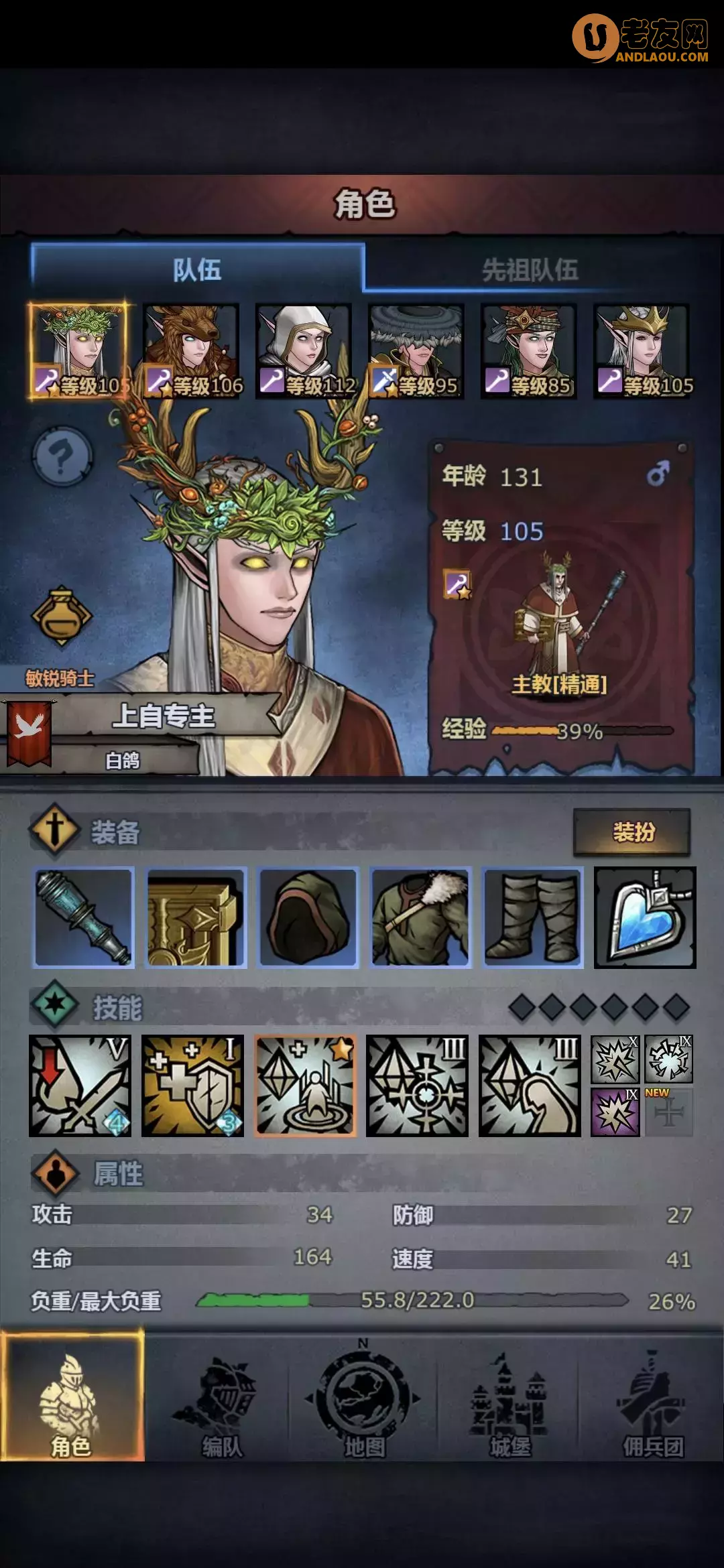The width and height of the screenshot is (724, 1568).
Task: Choose the dark hood equipment slot
Action: 308,917
